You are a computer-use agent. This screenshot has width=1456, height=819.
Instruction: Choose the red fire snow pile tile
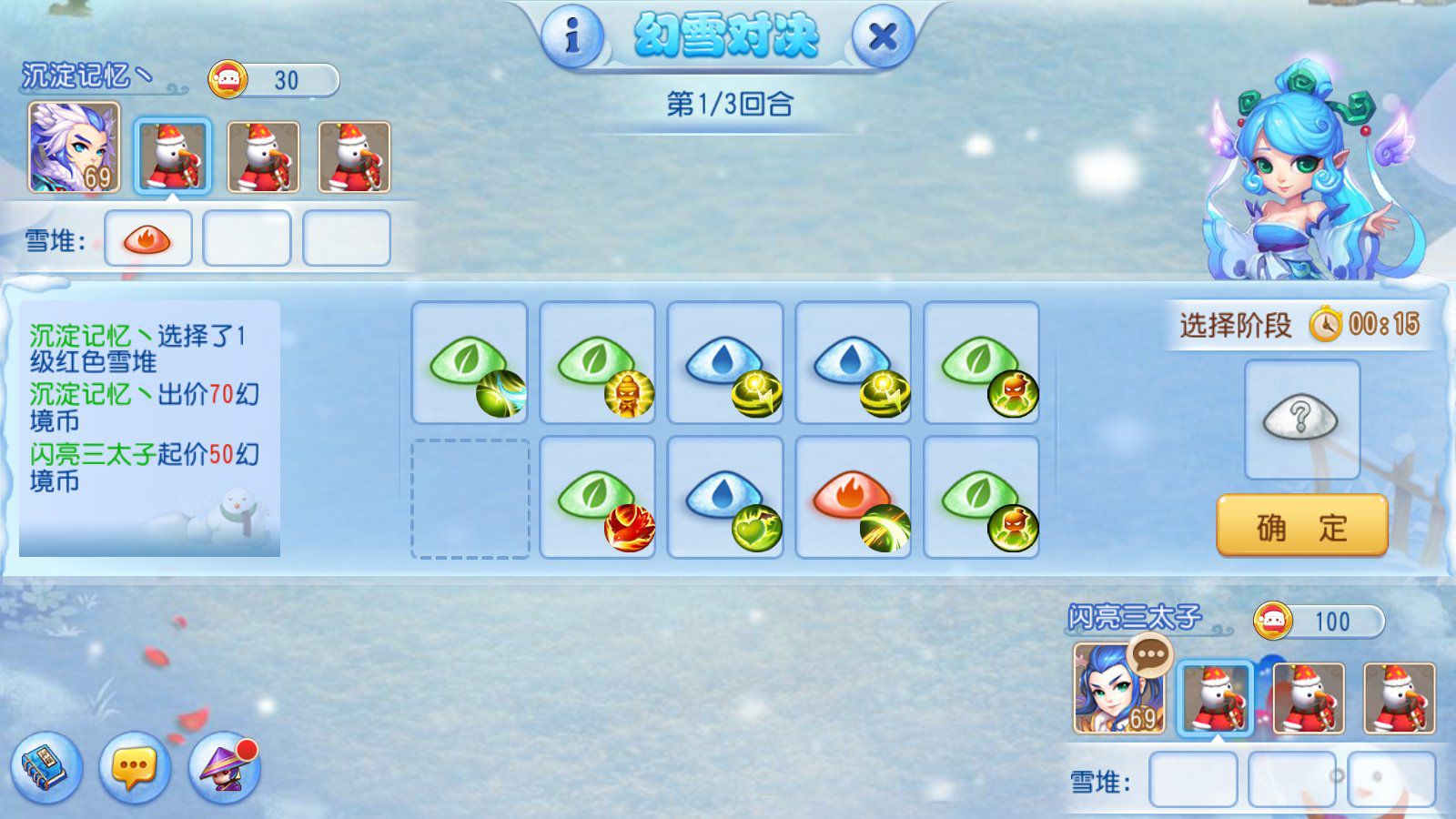pyautogui.click(x=854, y=497)
